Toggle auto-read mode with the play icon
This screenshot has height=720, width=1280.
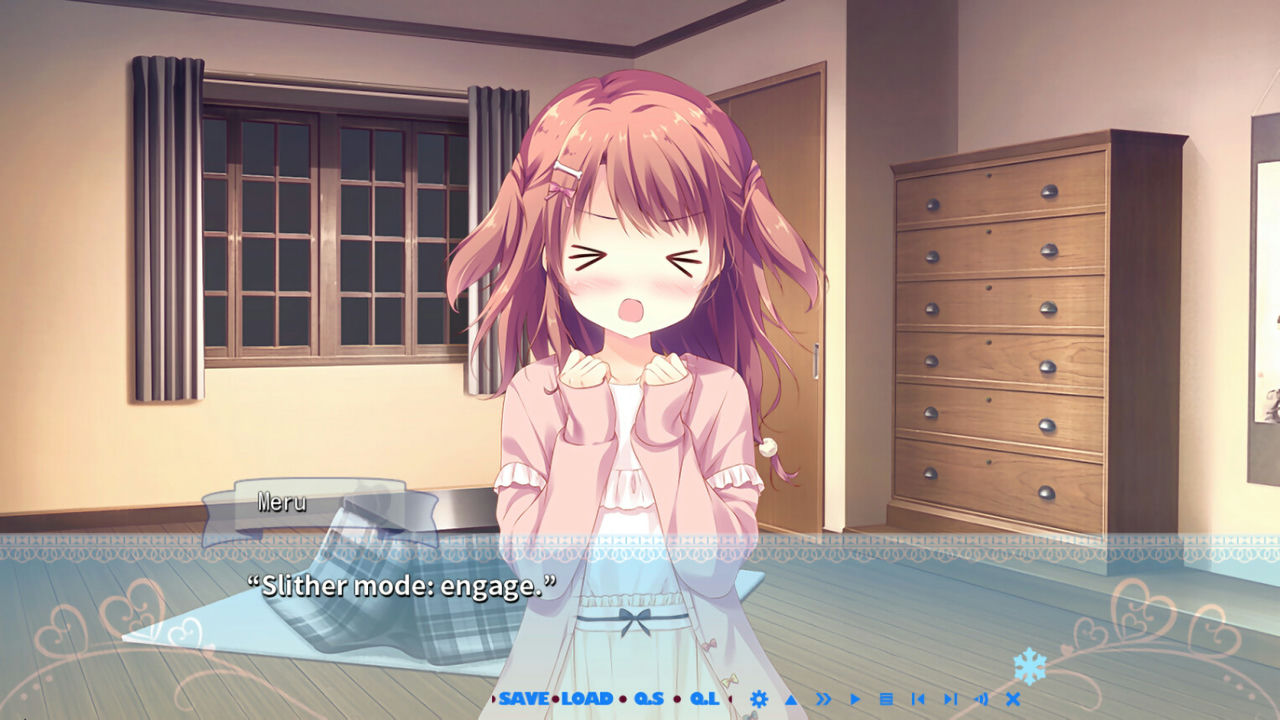pos(853,700)
